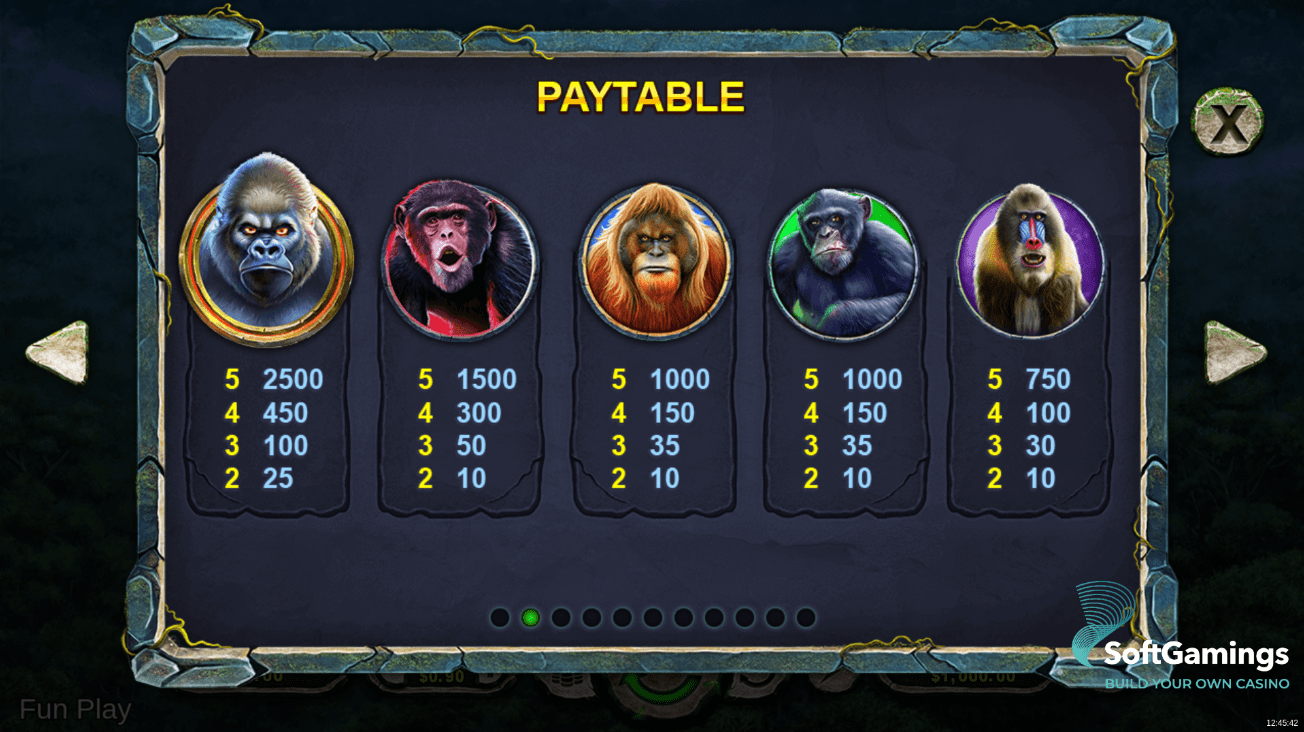This screenshot has height=732, width=1304.
Task: Close the paytable with the X button
Action: 1226,123
